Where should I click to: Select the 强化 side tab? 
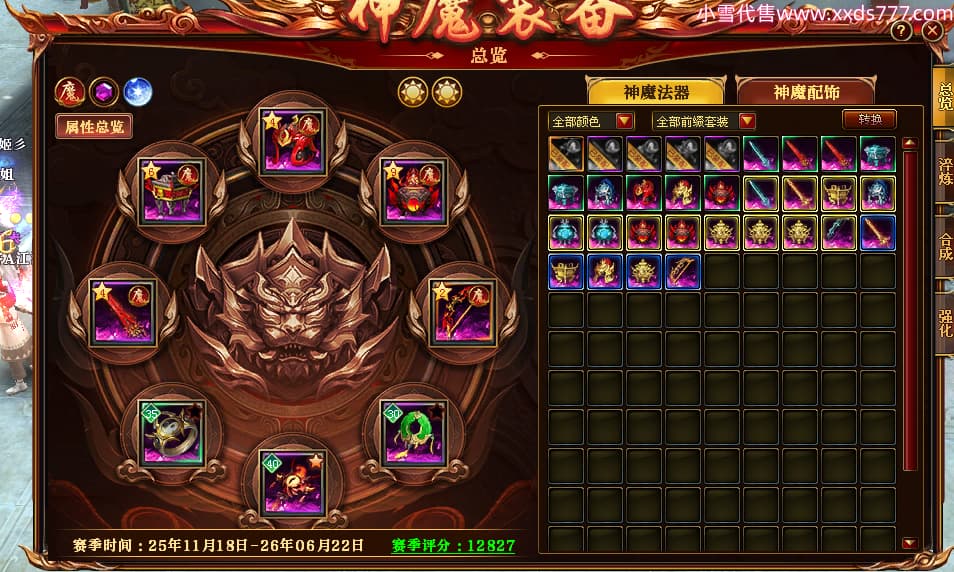pos(943,321)
